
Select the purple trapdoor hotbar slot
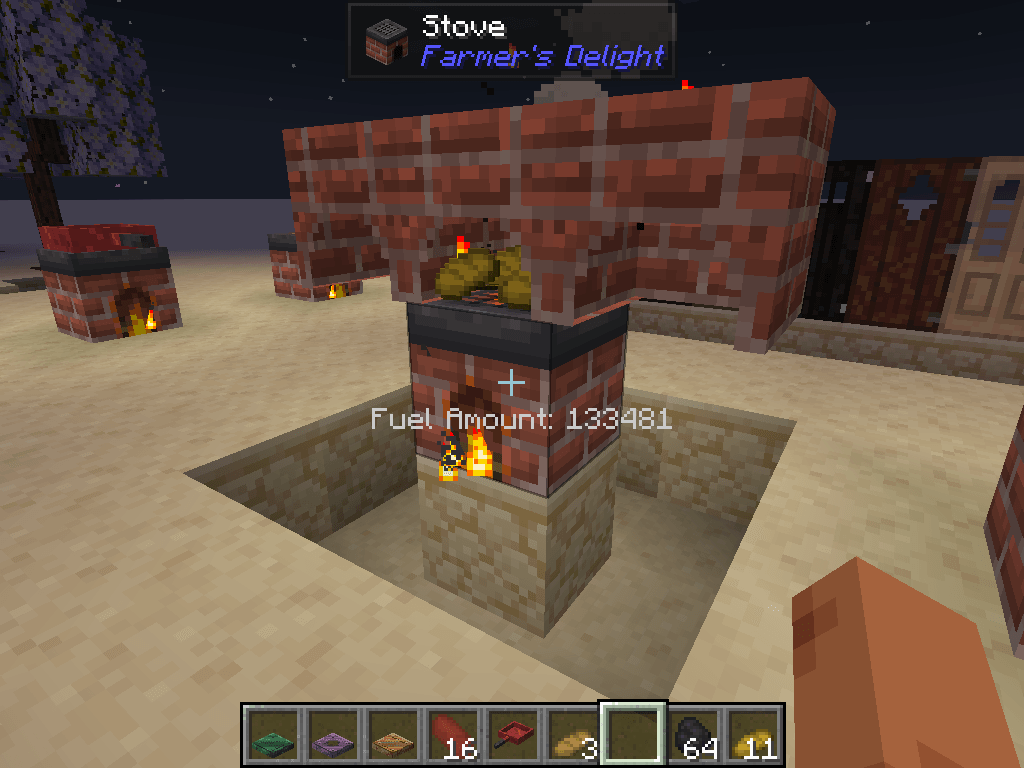333,736
